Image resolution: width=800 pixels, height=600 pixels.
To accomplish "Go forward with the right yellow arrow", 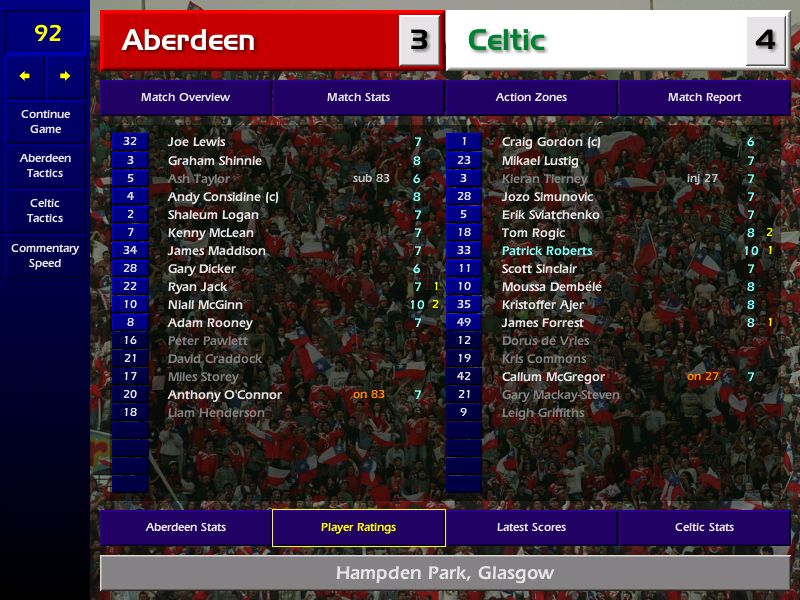I will (x=65, y=76).
